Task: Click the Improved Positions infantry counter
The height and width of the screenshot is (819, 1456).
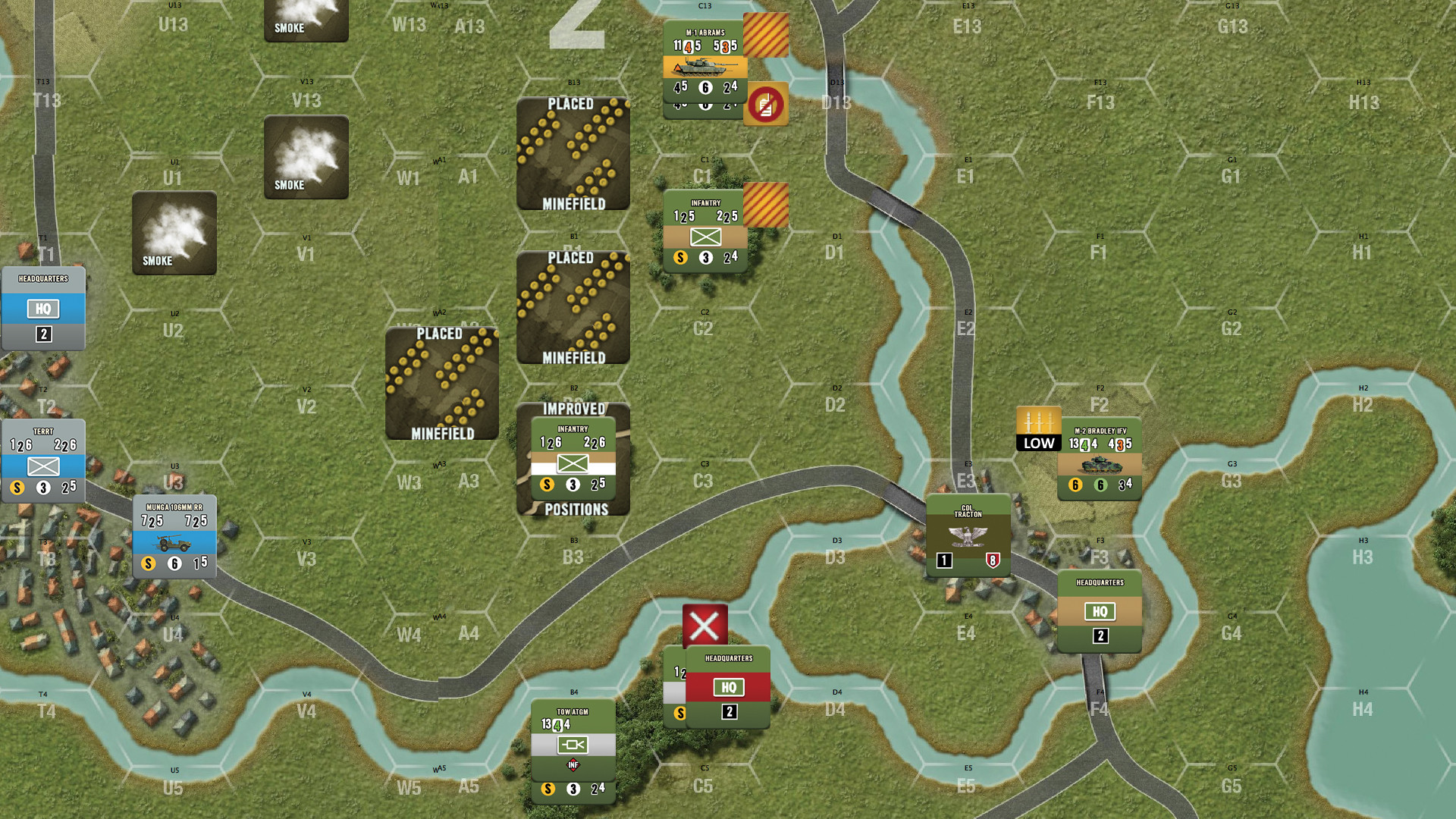Action: click(x=574, y=459)
